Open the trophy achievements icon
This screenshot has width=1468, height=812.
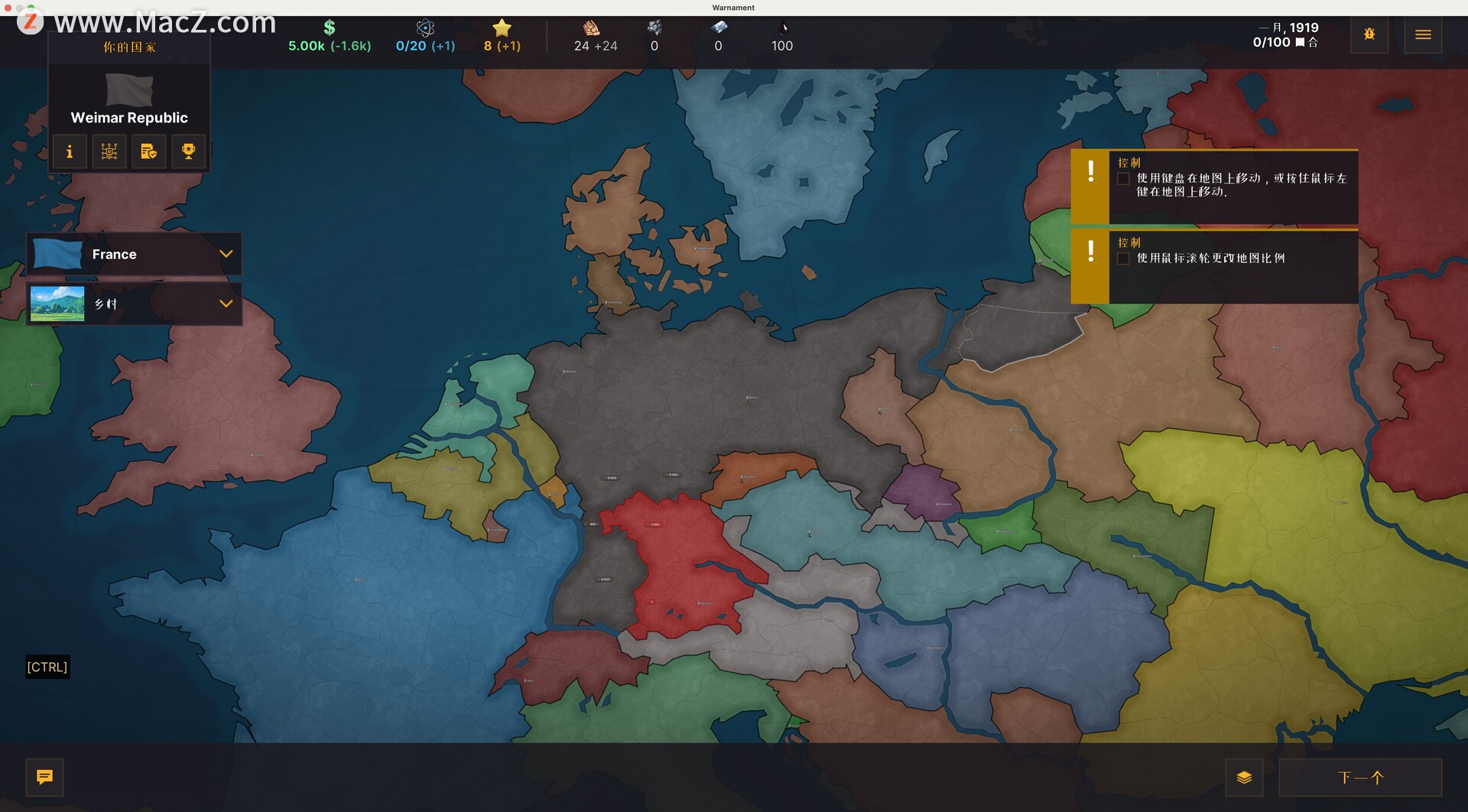click(x=188, y=151)
